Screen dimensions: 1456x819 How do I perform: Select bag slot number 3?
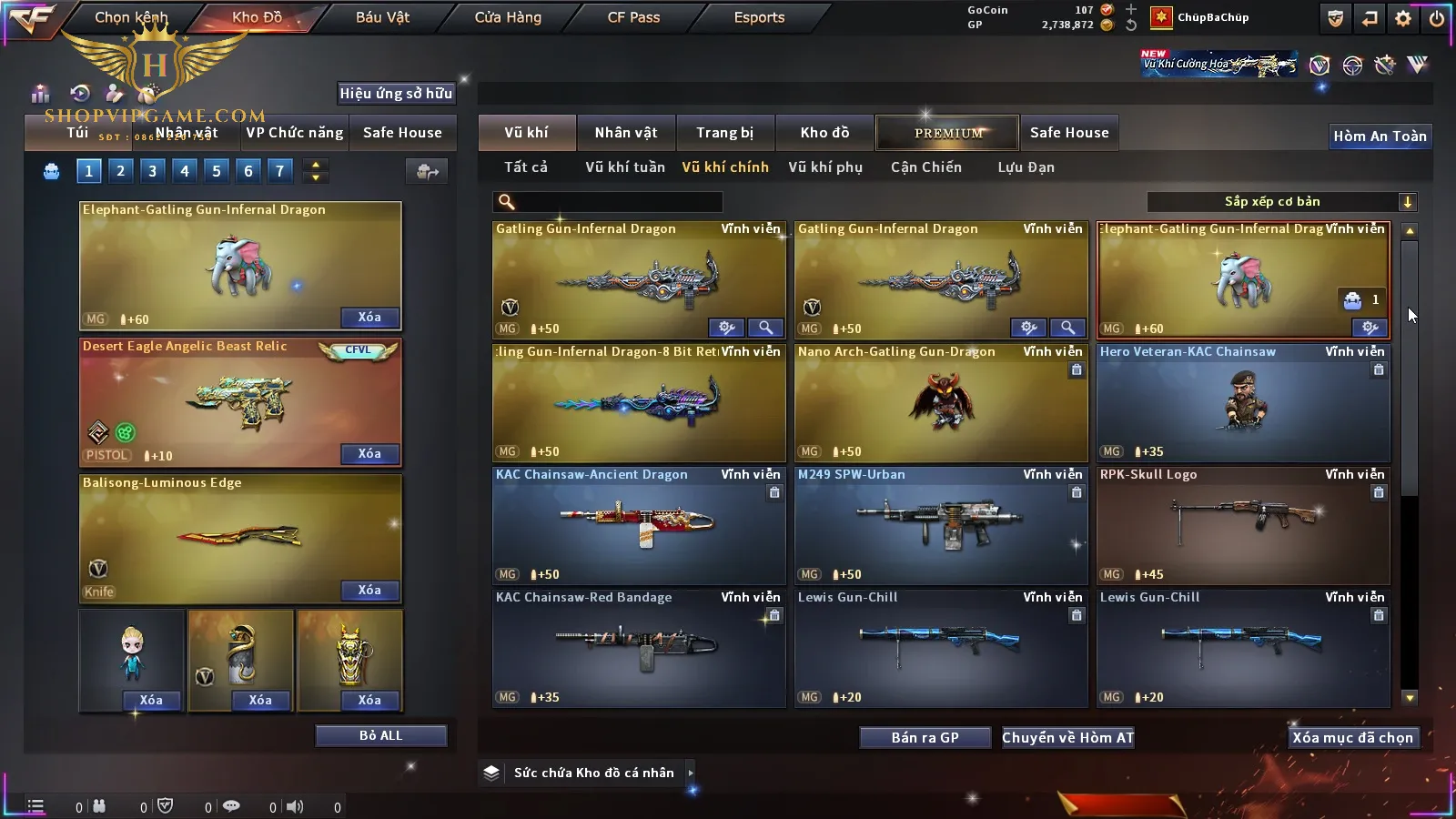tap(152, 170)
